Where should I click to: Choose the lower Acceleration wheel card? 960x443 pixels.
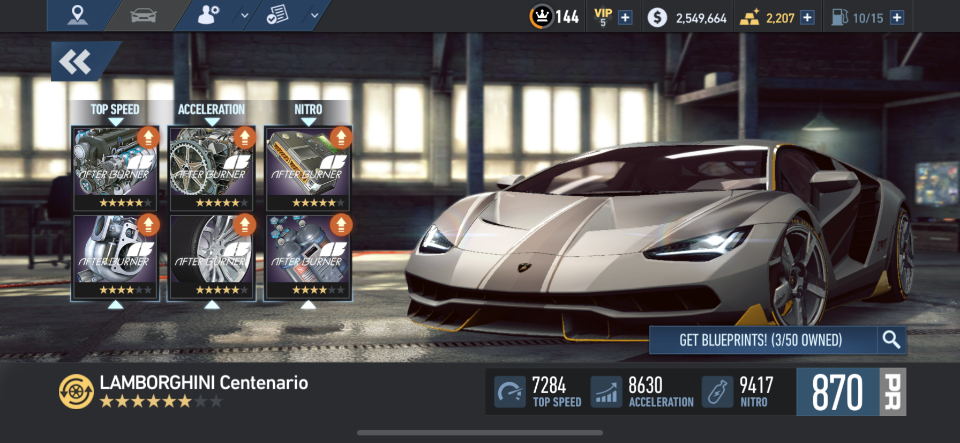pyautogui.click(x=211, y=256)
